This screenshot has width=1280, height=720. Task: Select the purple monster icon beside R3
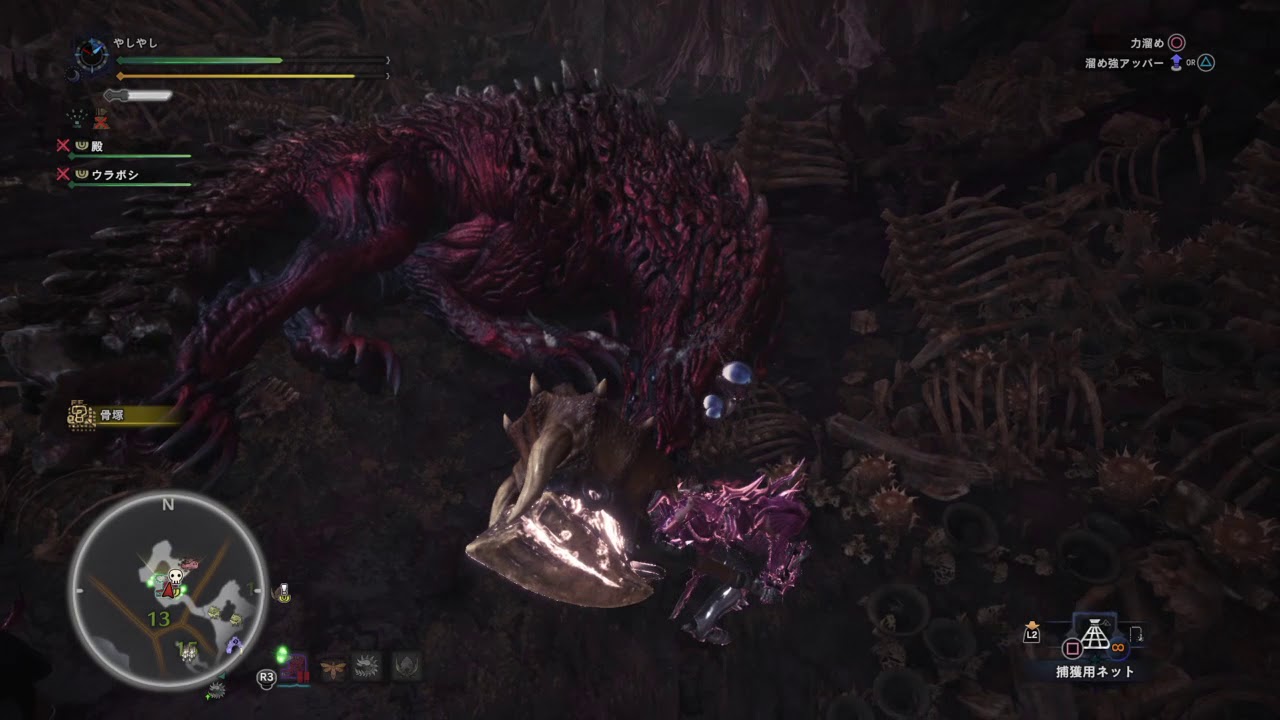pyautogui.click(x=295, y=668)
